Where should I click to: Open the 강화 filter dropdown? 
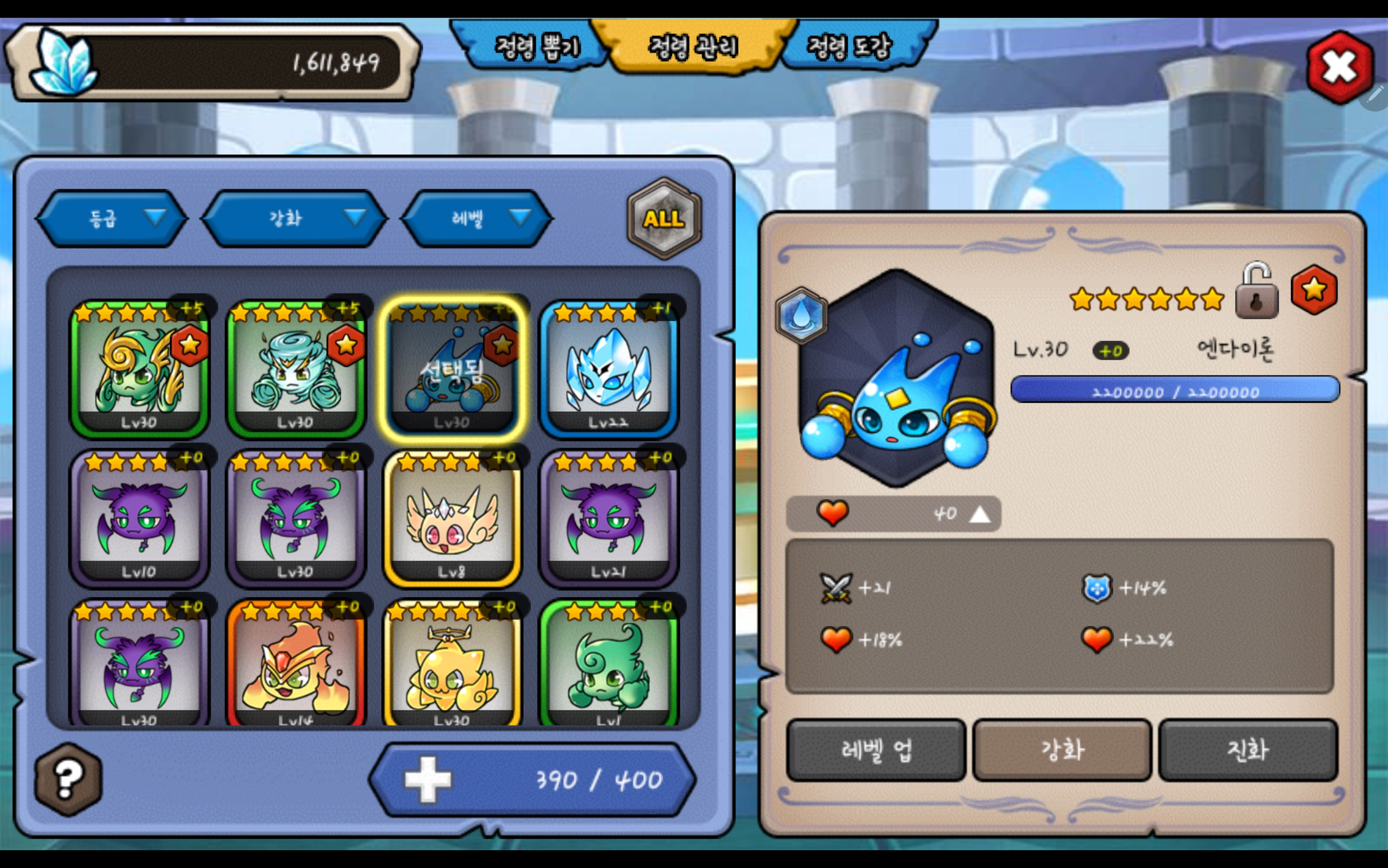point(294,218)
